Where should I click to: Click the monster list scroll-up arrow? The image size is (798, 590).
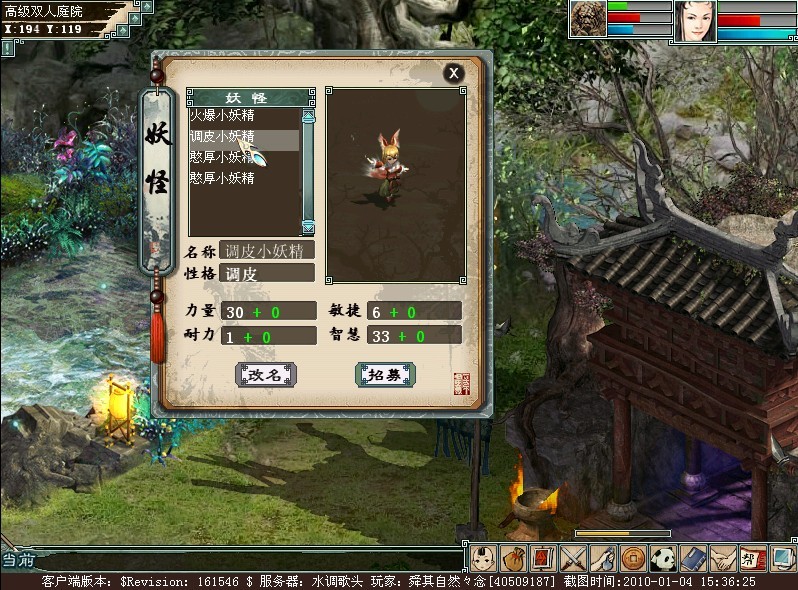pos(308,117)
